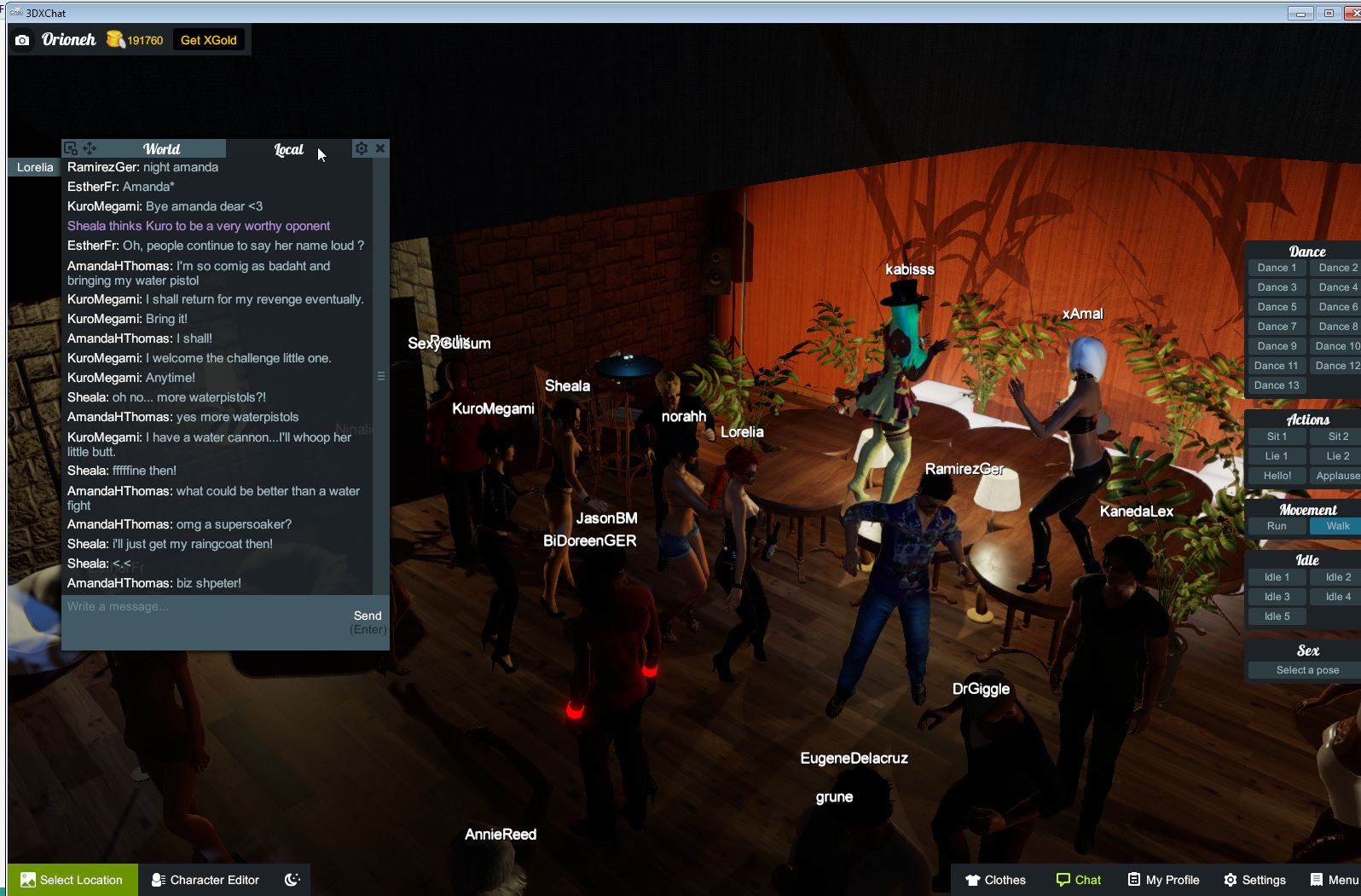Open Select Location screen

point(72,879)
